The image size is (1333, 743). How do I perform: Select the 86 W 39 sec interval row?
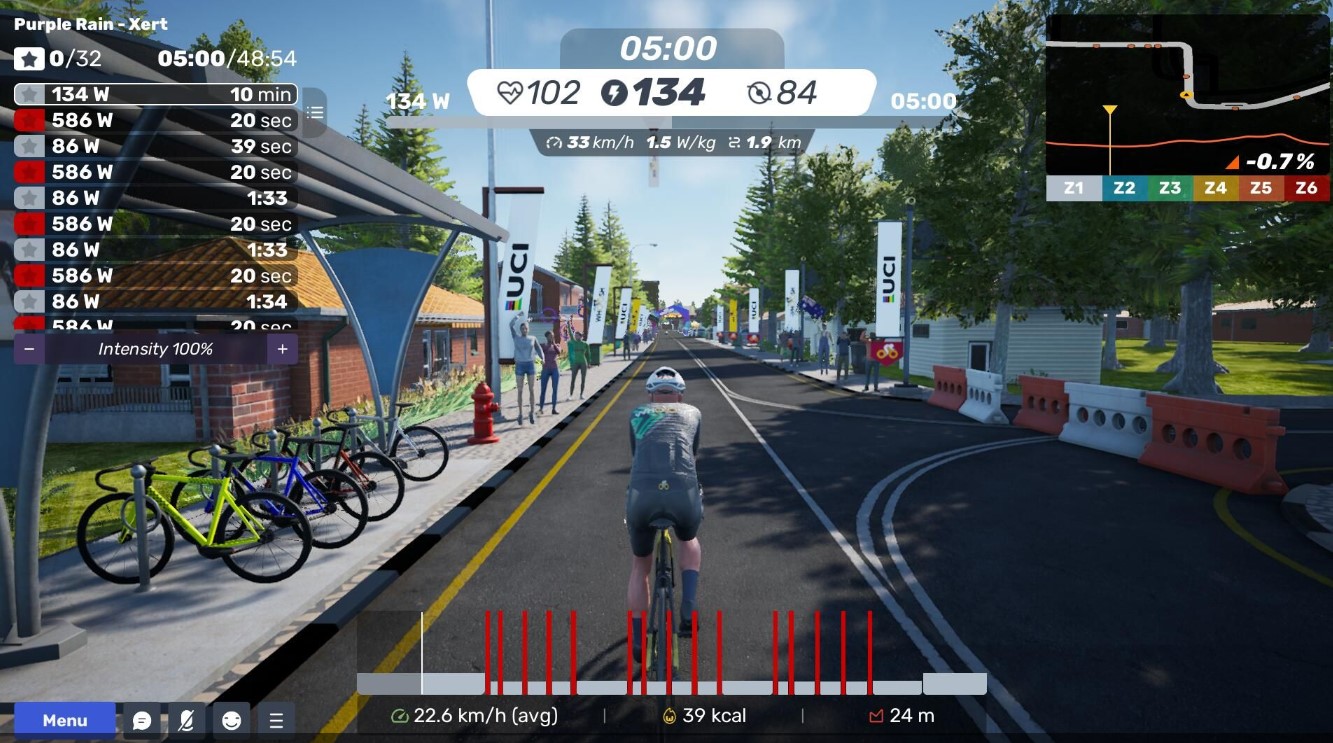[x=155, y=146]
